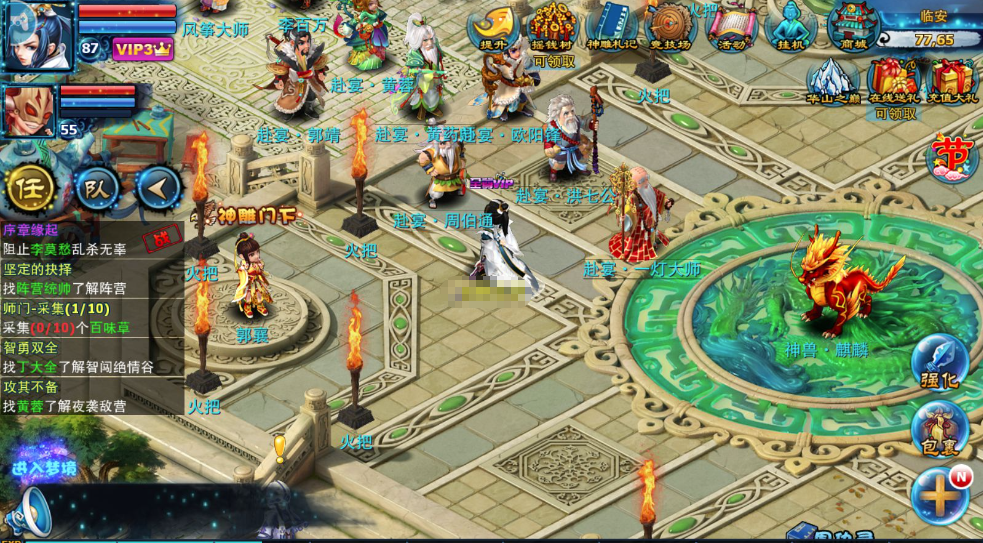The width and height of the screenshot is (983, 543).
Task: Select the 师门-采集 quest tracker entry
Action: tap(55, 308)
